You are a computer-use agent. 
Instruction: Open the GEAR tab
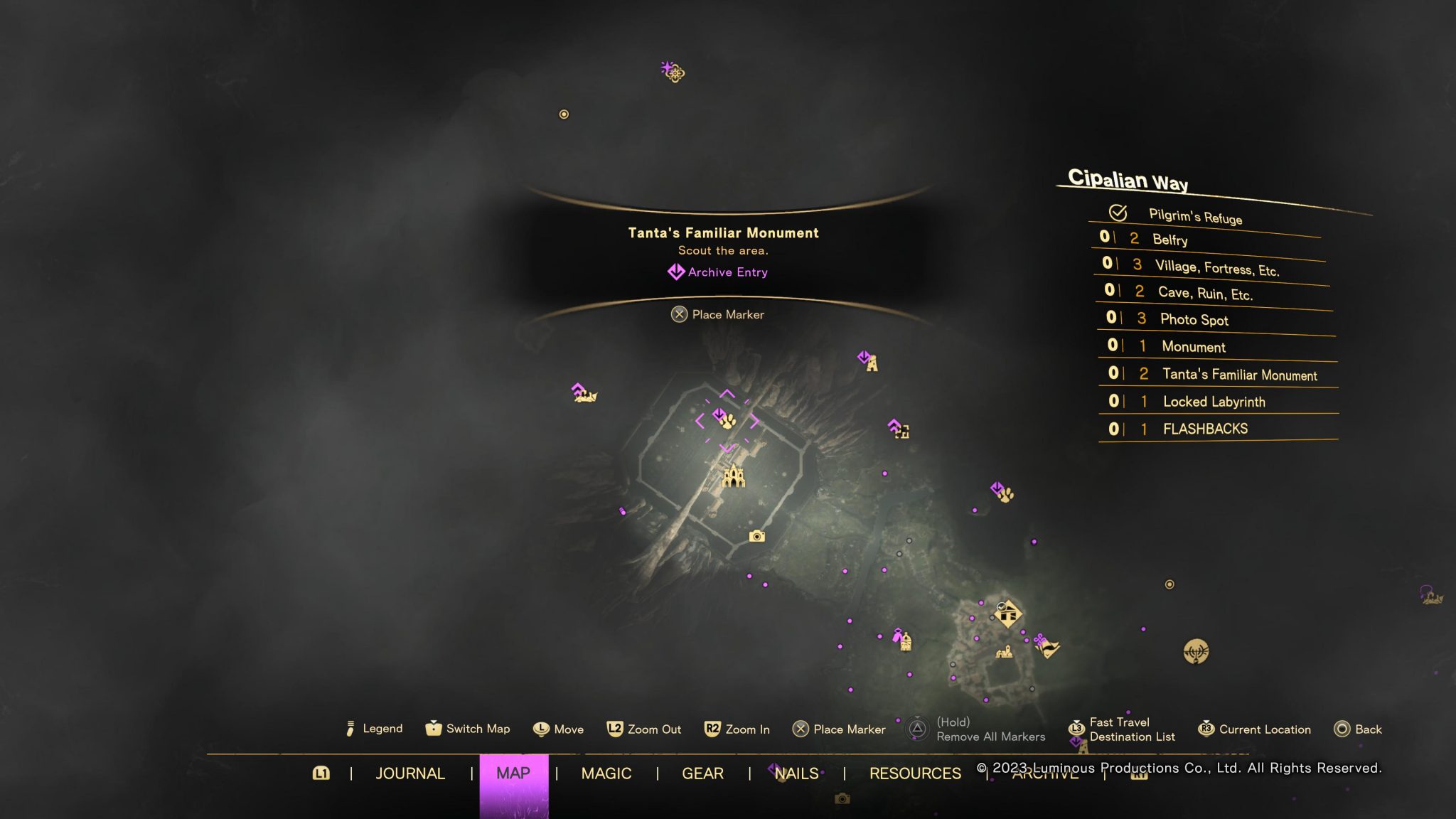tap(702, 773)
